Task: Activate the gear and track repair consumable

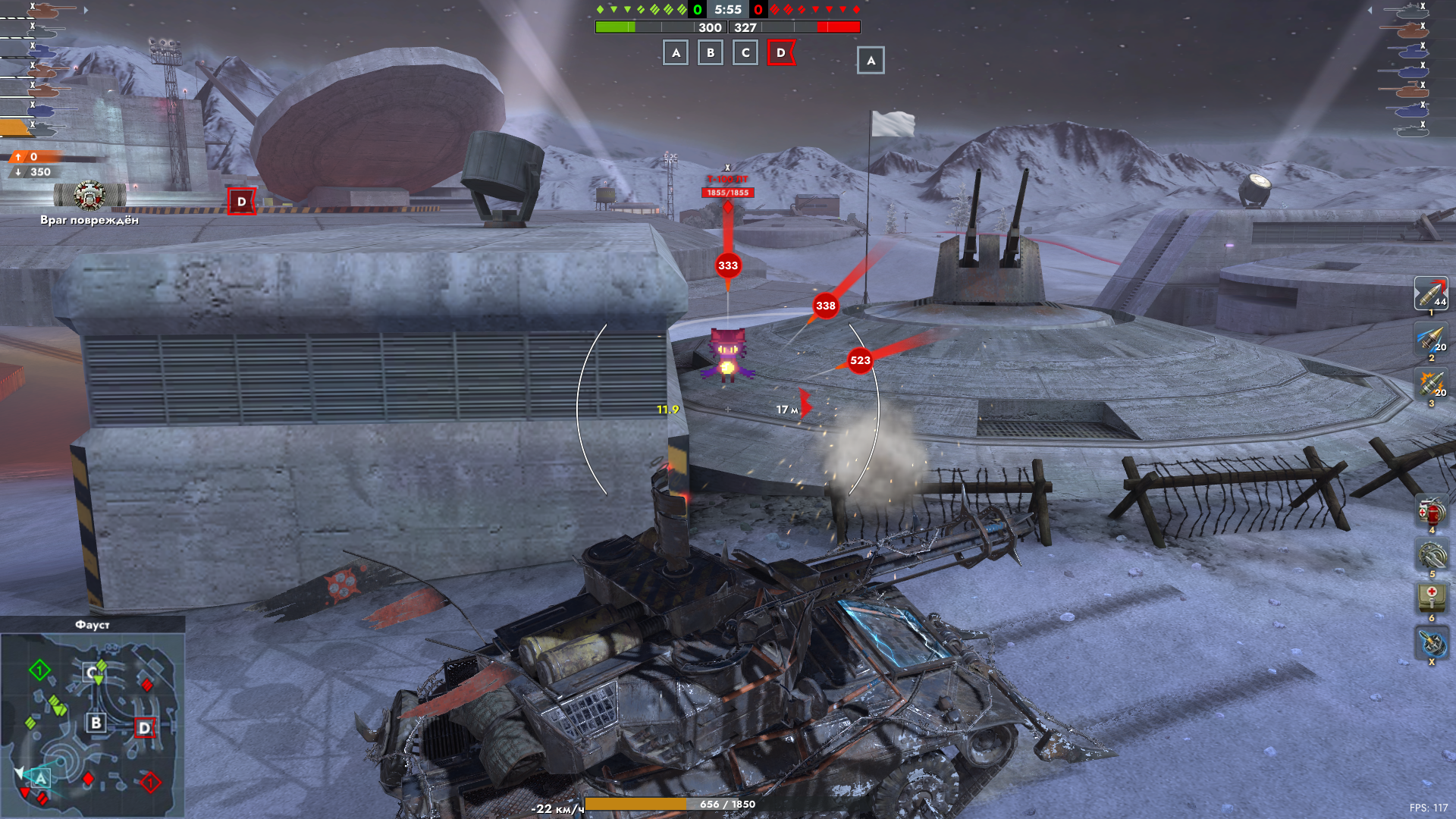Action: point(1432,556)
